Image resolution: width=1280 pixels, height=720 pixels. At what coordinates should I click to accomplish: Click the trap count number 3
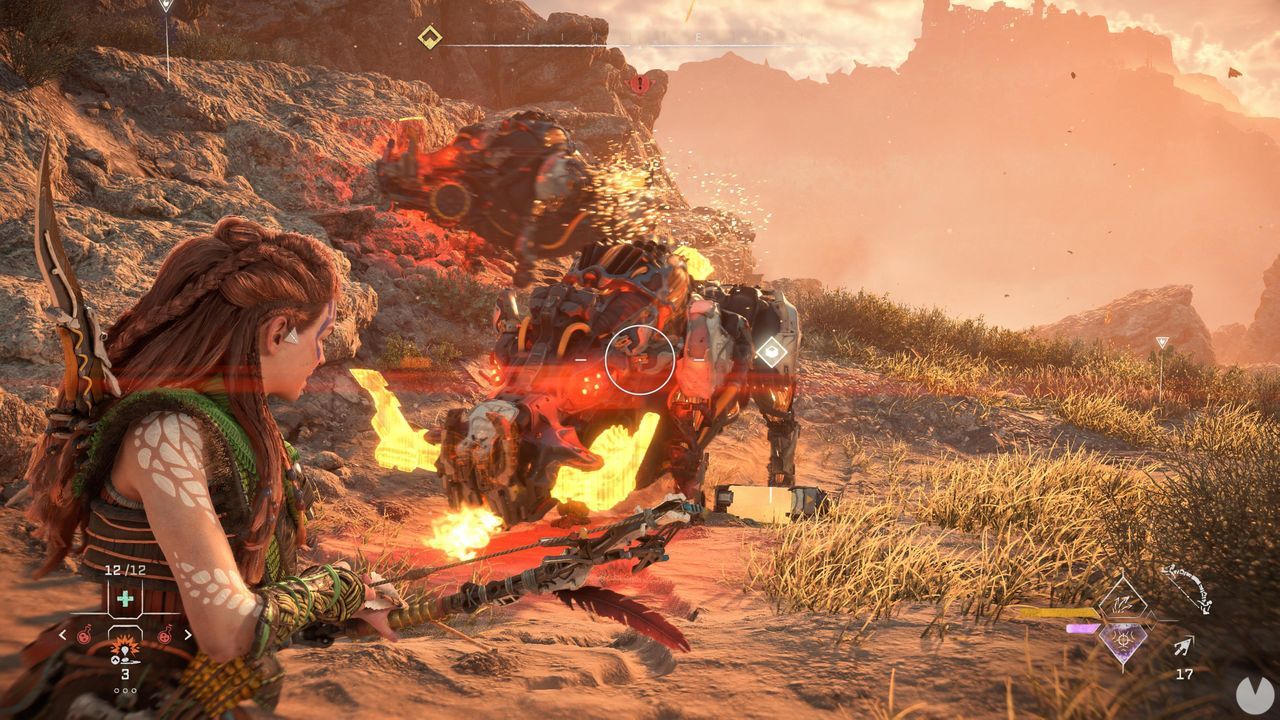click(x=125, y=674)
